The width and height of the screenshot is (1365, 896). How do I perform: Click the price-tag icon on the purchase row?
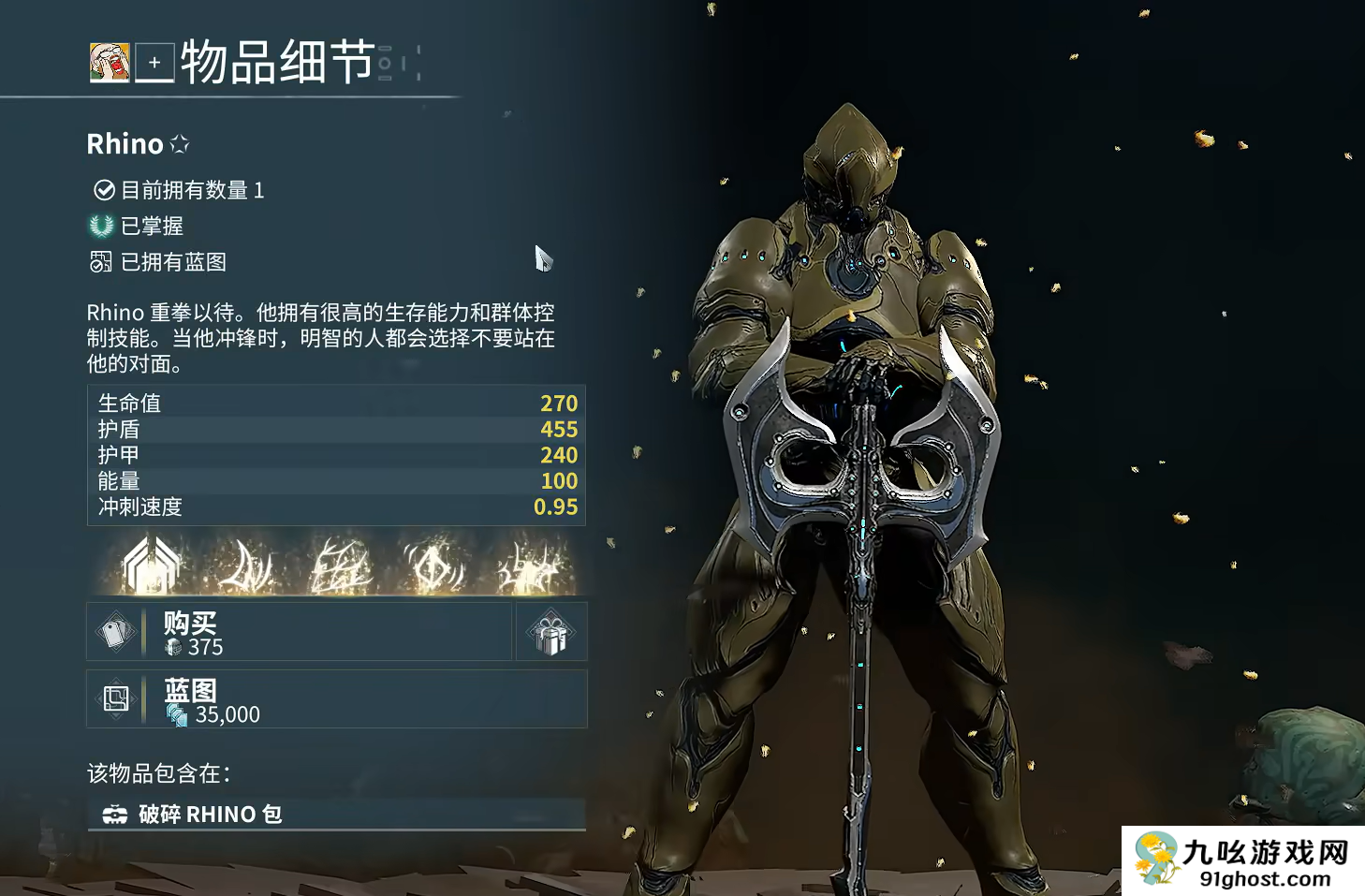pyautogui.click(x=115, y=631)
